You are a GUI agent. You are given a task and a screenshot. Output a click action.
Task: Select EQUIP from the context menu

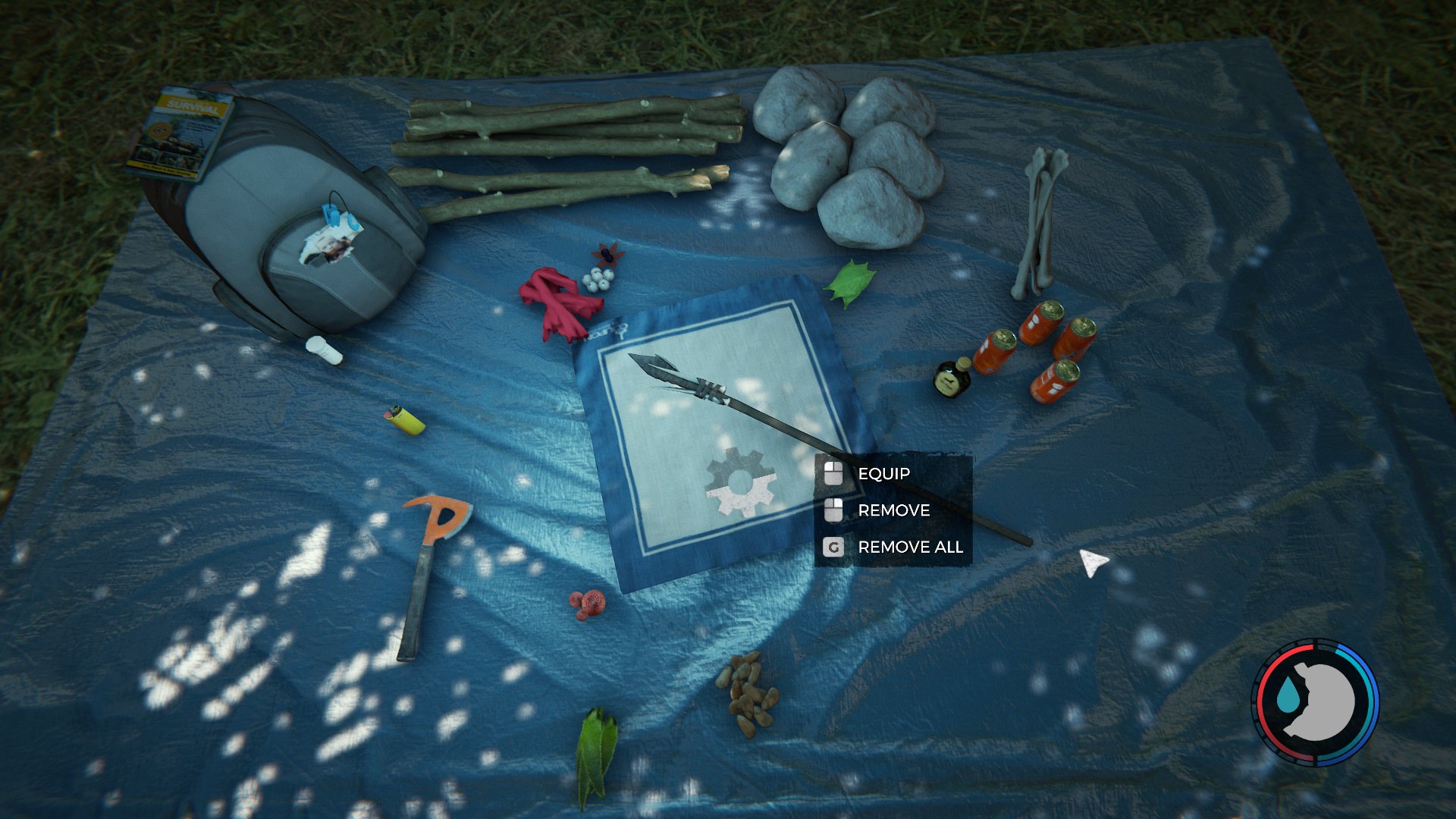pyautogui.click(x=883, y=473)
